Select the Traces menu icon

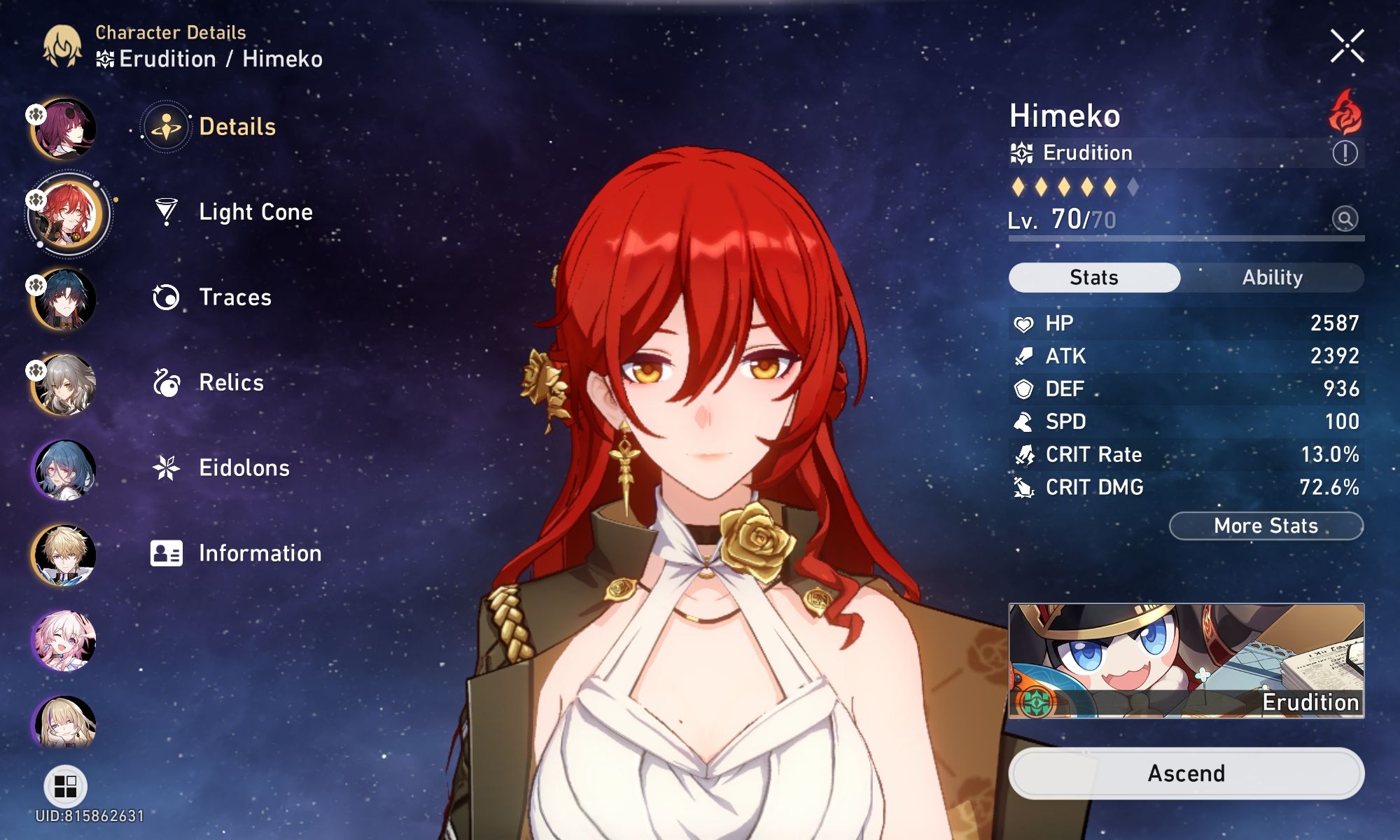tap(166, 297)
